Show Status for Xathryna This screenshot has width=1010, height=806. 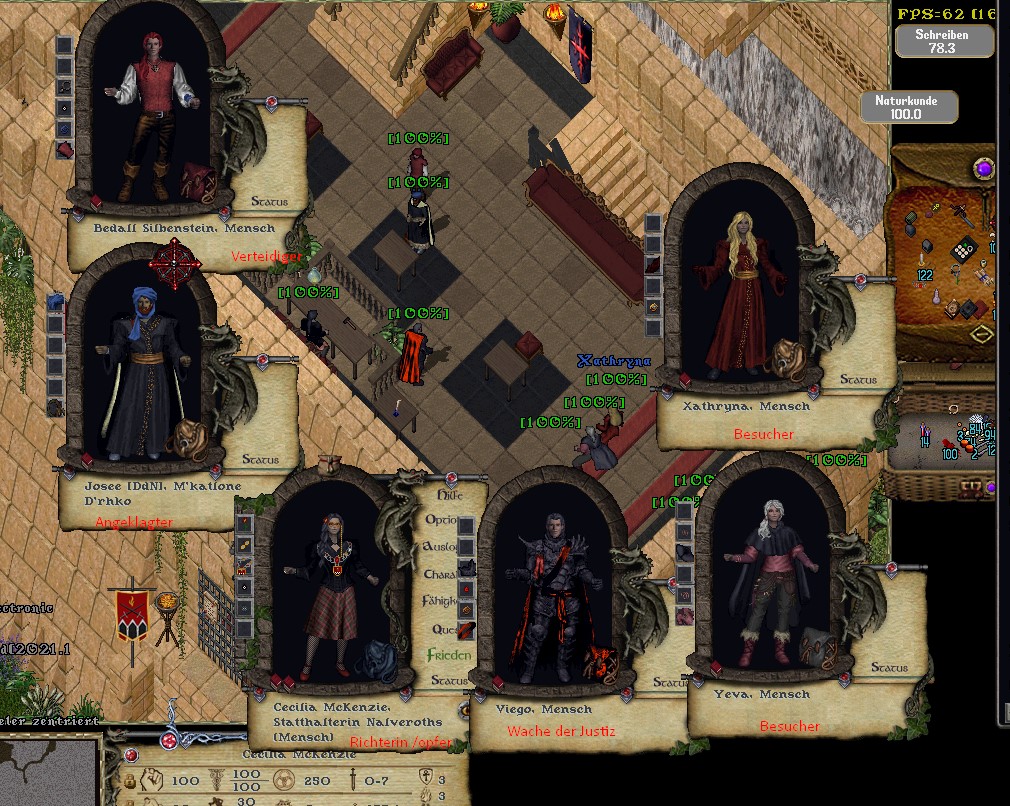[x=858, y=380]
